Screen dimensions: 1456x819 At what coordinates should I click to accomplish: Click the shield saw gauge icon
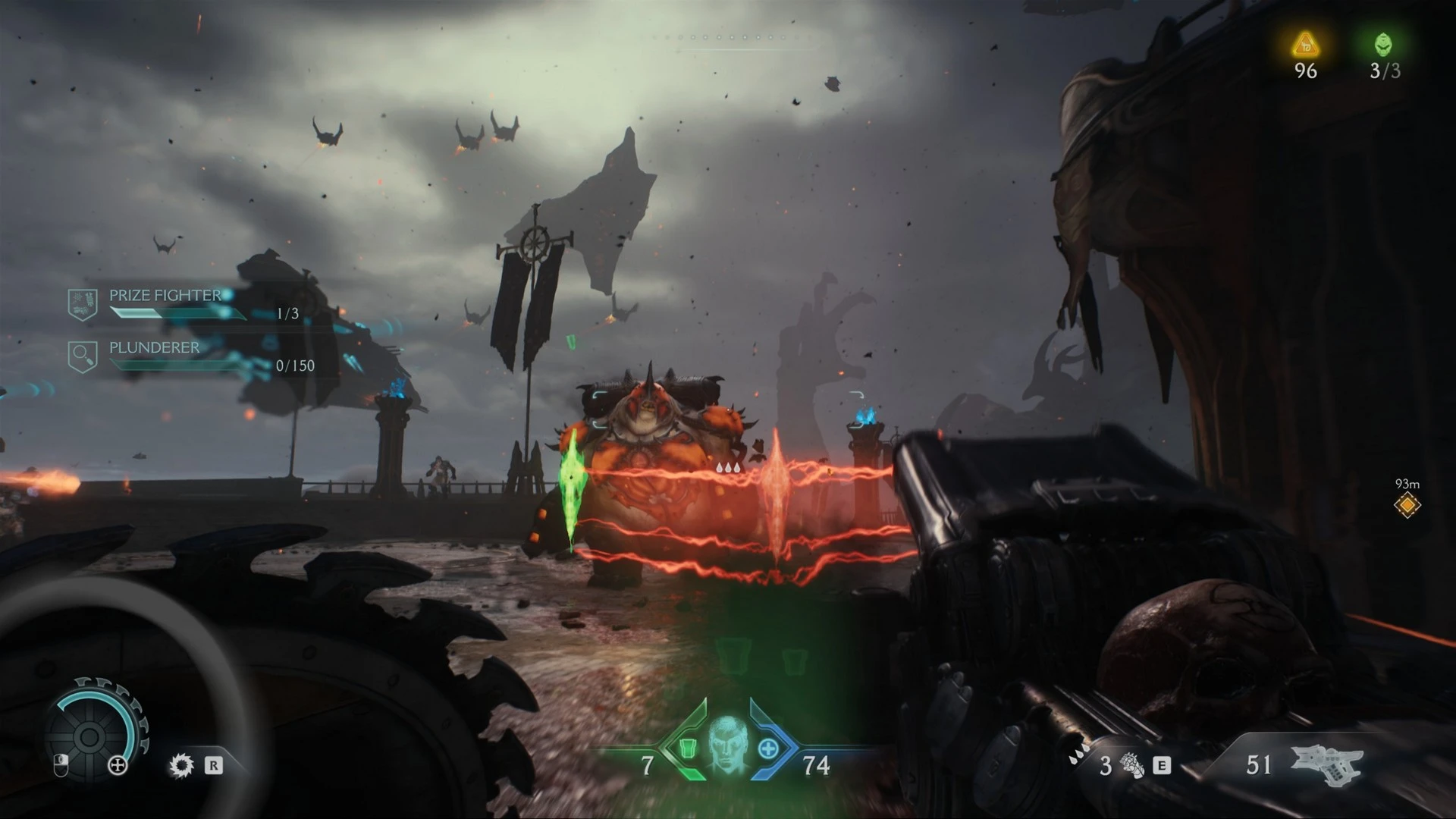(89, 735)
